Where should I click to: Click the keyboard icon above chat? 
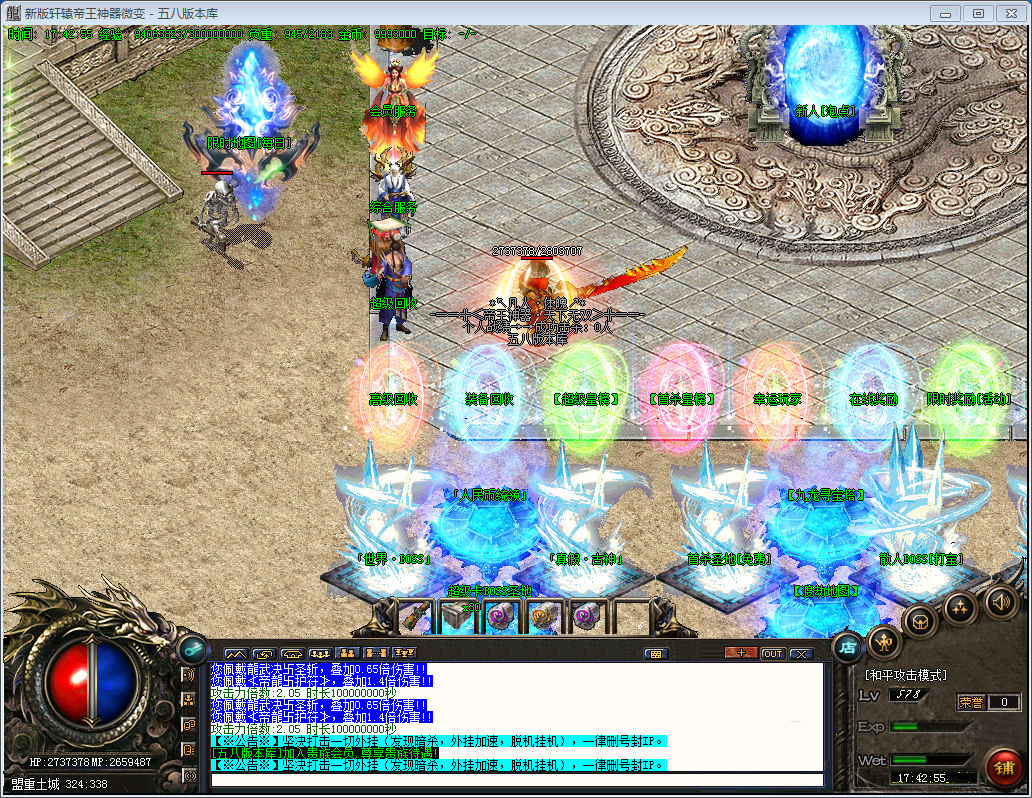pyautogui.click(x=656, y=654)
